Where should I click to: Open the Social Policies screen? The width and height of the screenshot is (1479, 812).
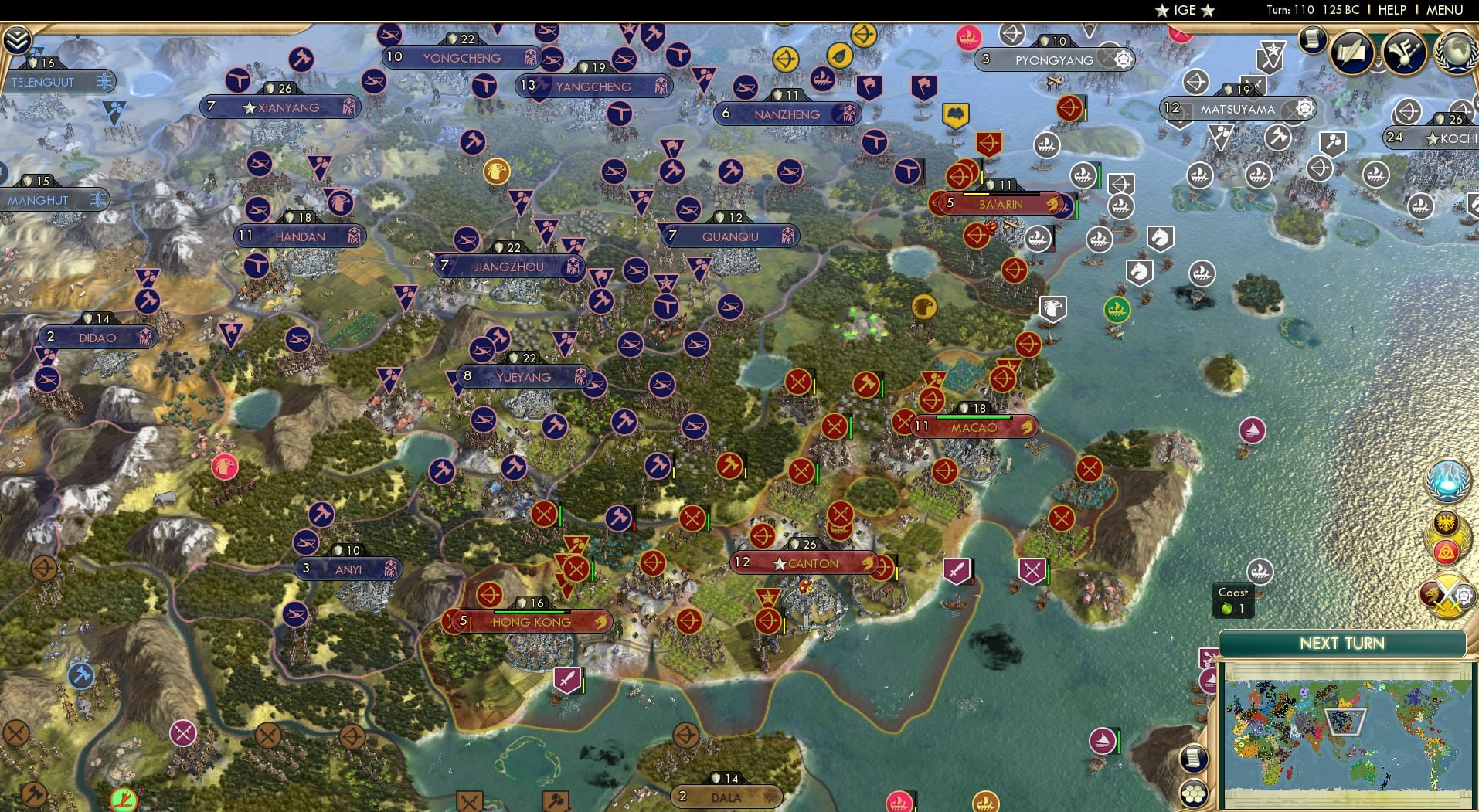pyautogui.click(x=1353, y=52)
